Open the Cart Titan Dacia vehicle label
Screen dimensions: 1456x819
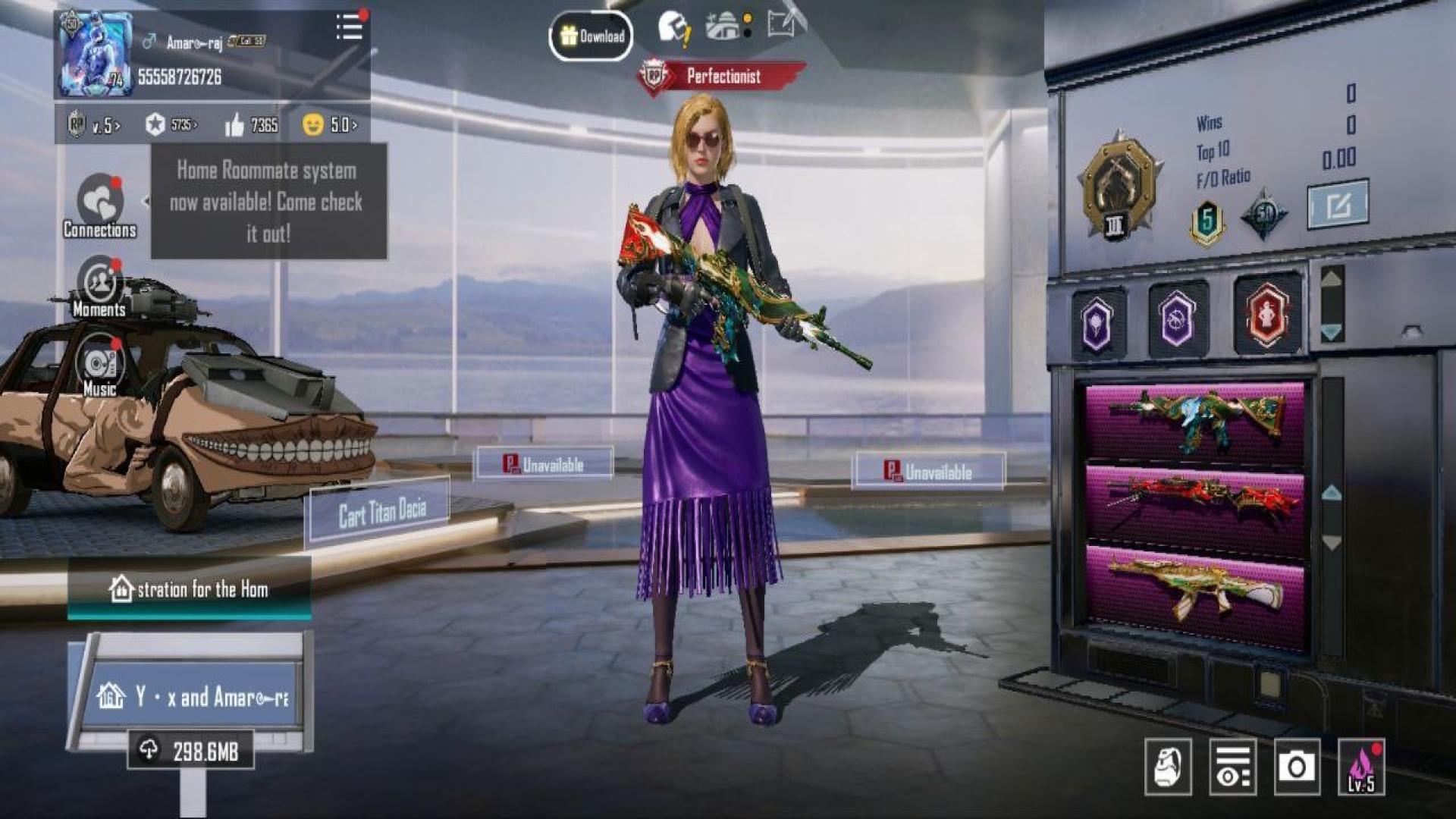(x=381, y=513)
